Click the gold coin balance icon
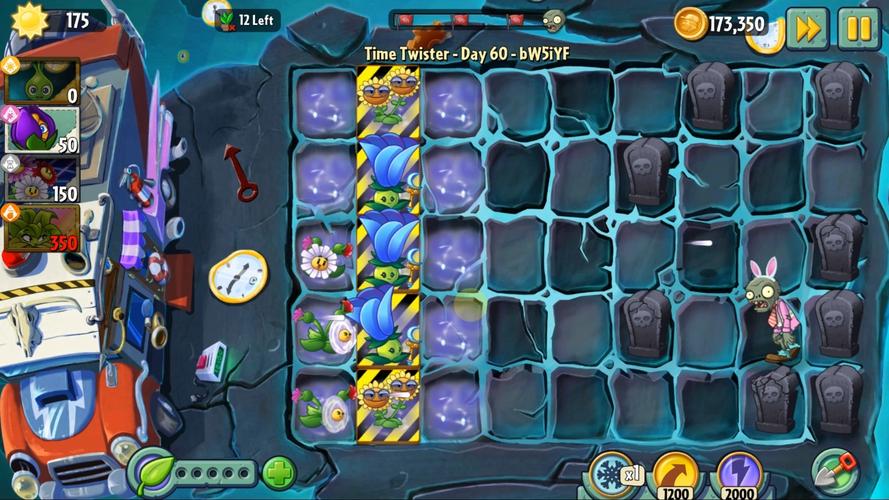The width and height of the screenshot is (889, 500). (690, 24)
